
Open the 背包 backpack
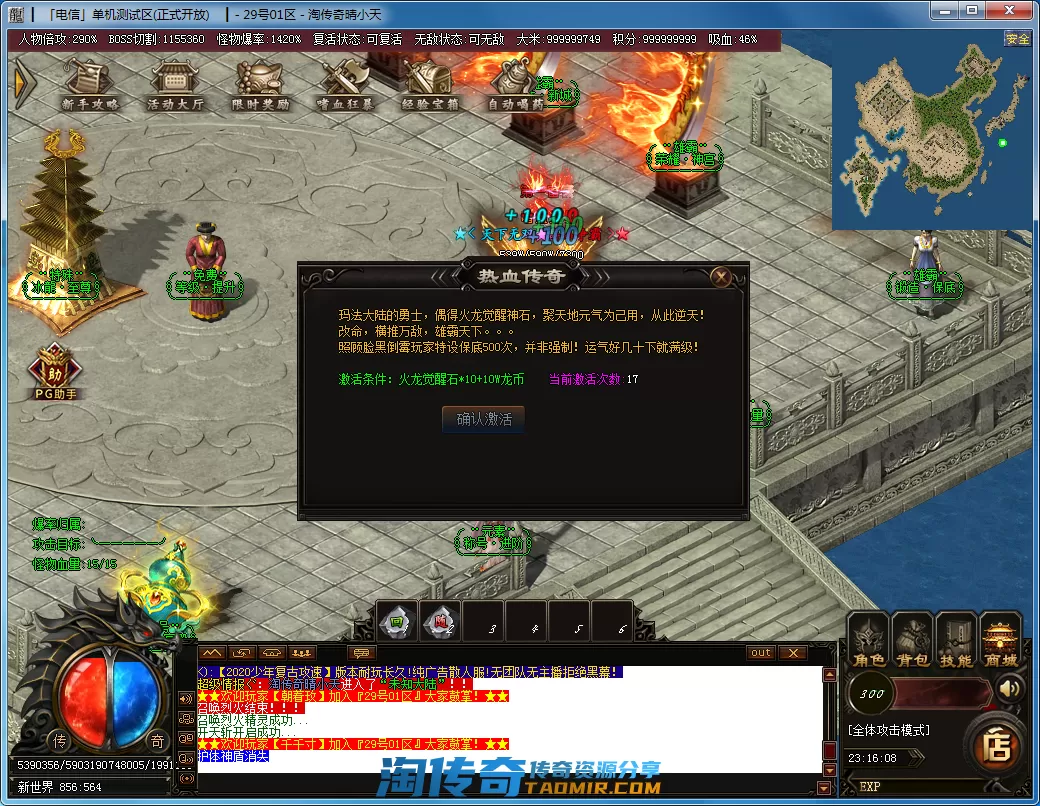pos(911,640)
